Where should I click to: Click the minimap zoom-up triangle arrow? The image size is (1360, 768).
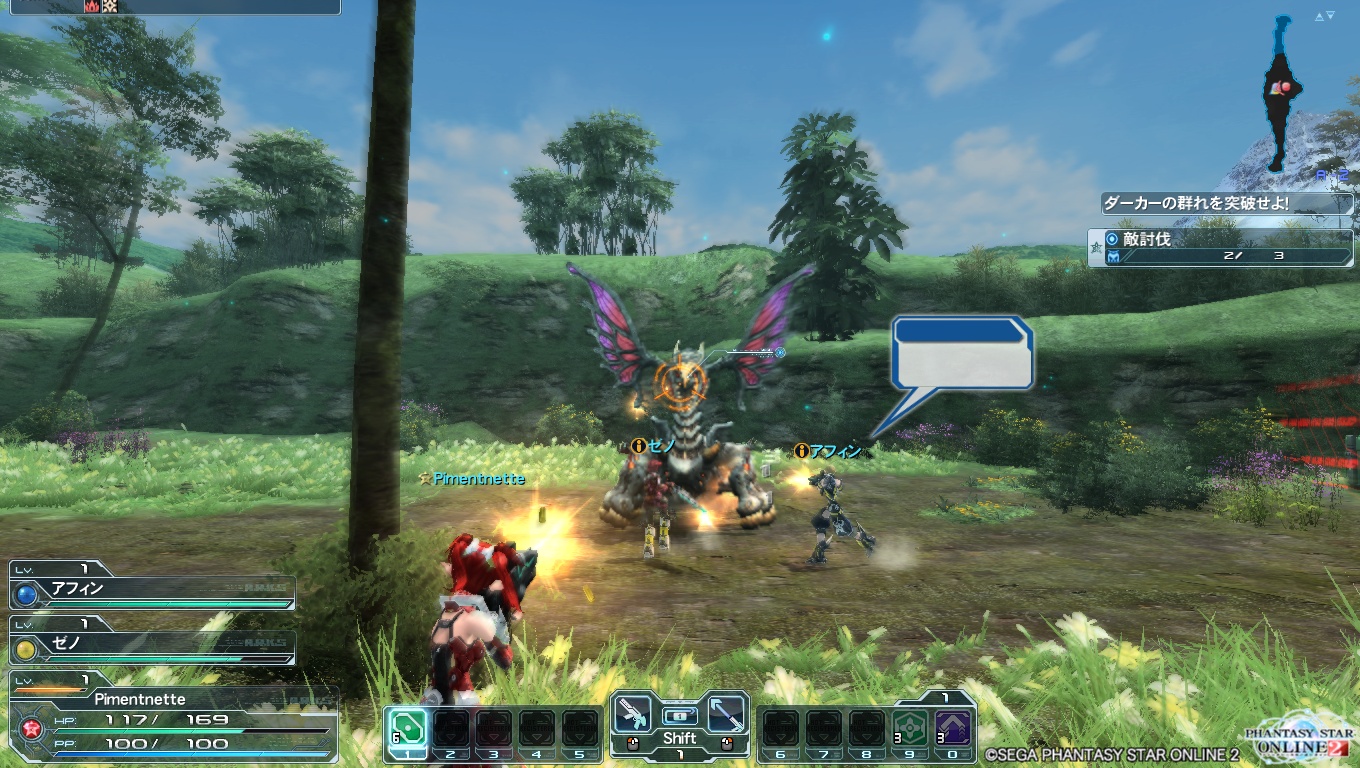tap(1320, 17)
